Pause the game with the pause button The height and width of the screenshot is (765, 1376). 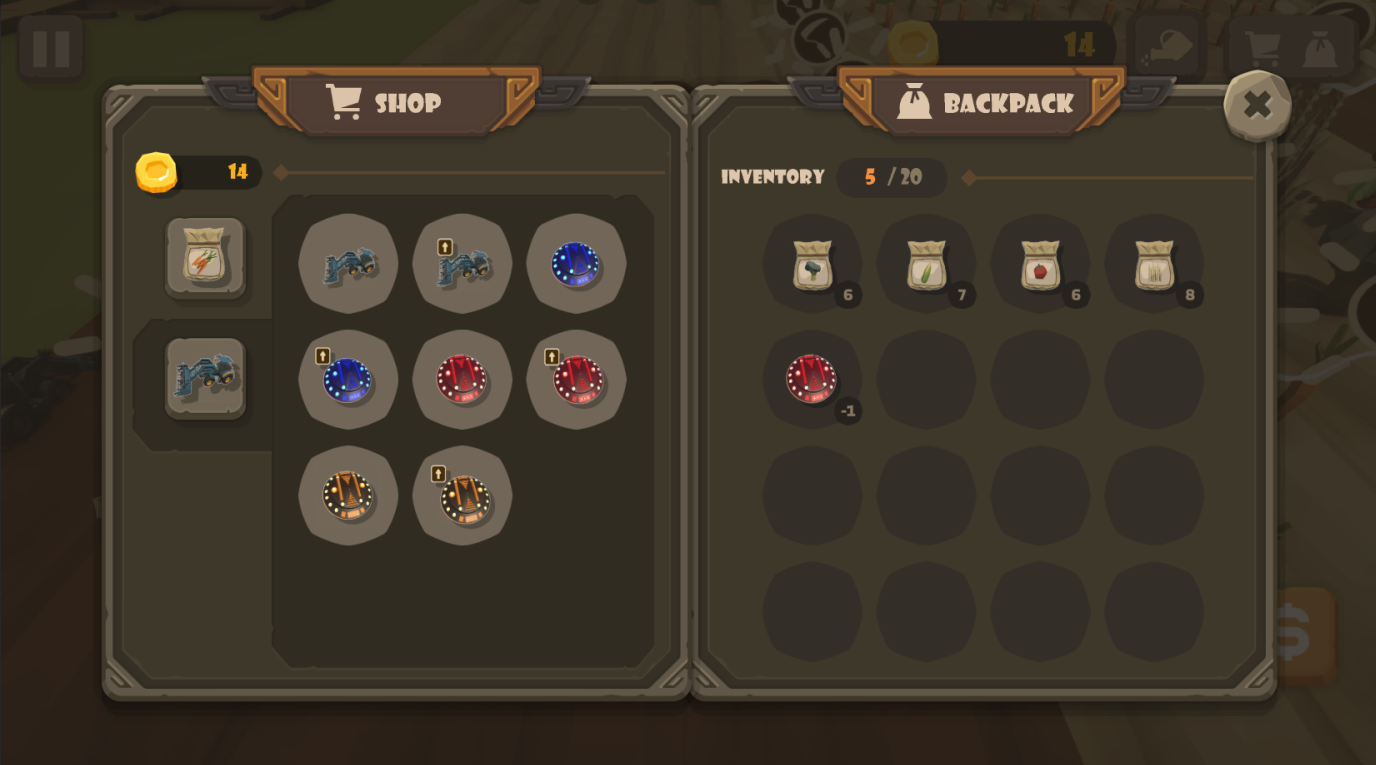pyautogui.click(x=49, y=47)
